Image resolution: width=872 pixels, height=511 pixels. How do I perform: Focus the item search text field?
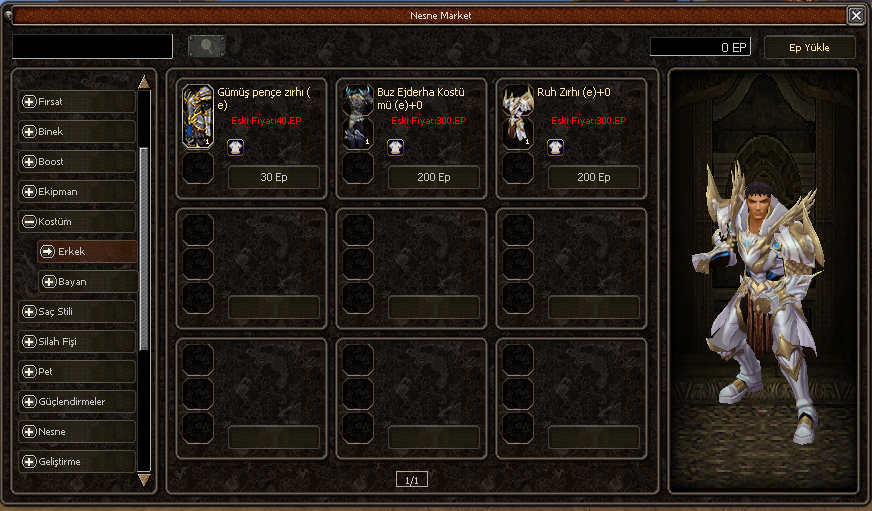tap(93, 46)
